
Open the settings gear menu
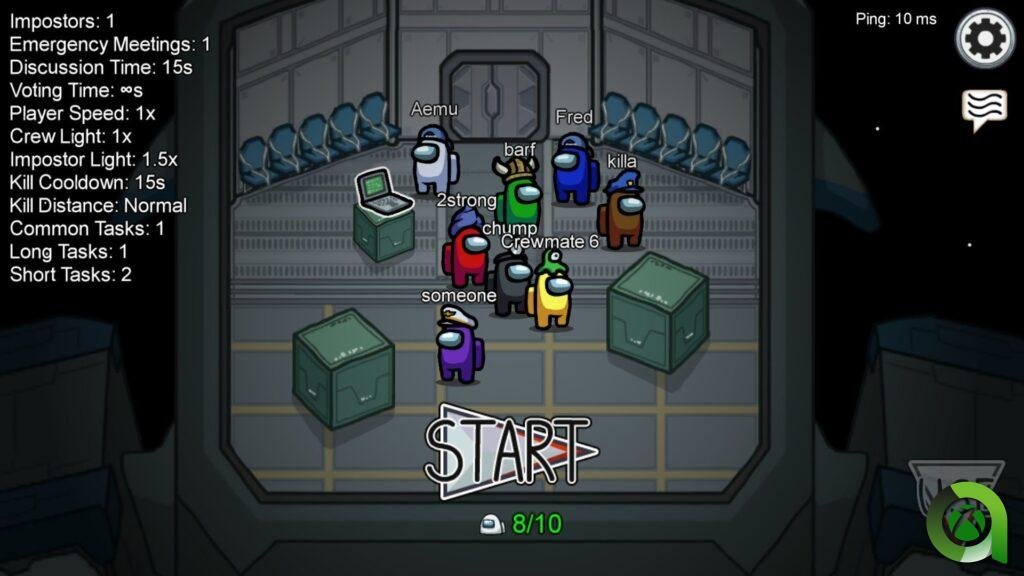[x=984, y=38]
